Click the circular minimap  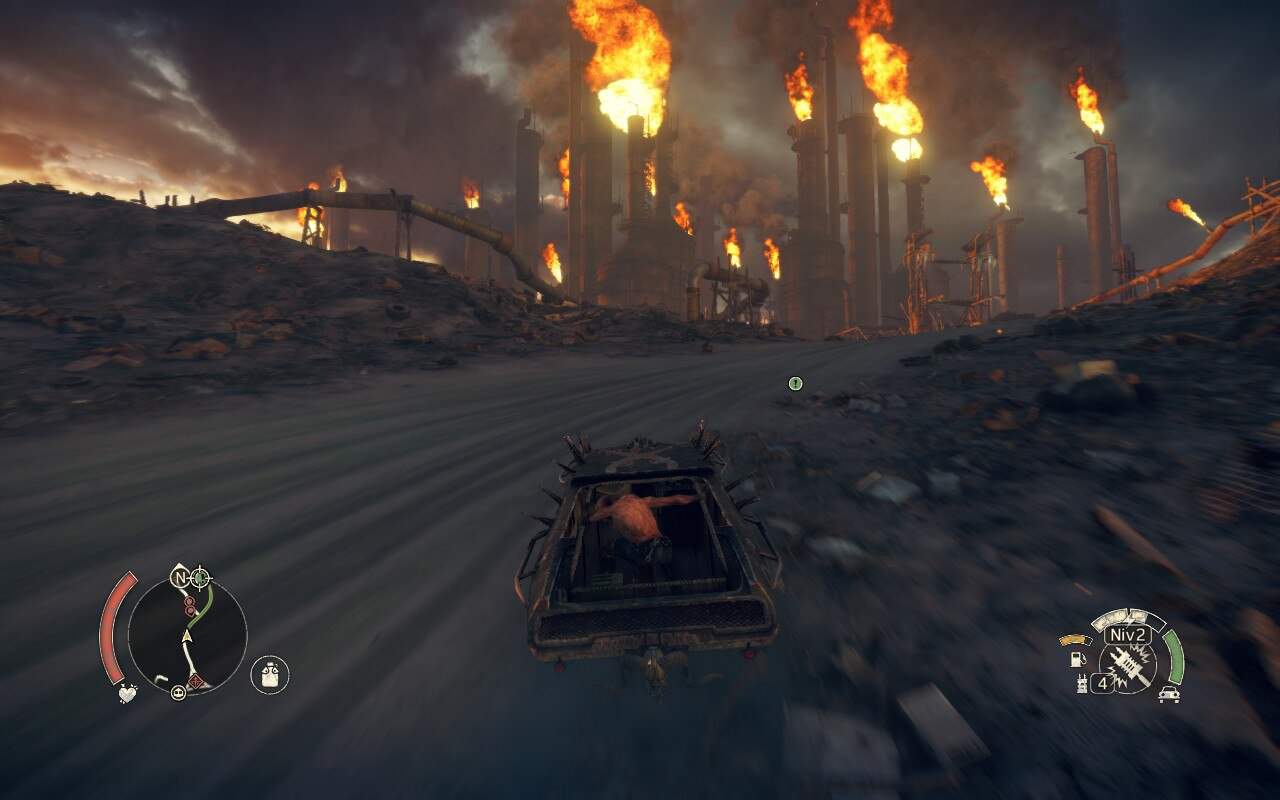pos(187,636)
